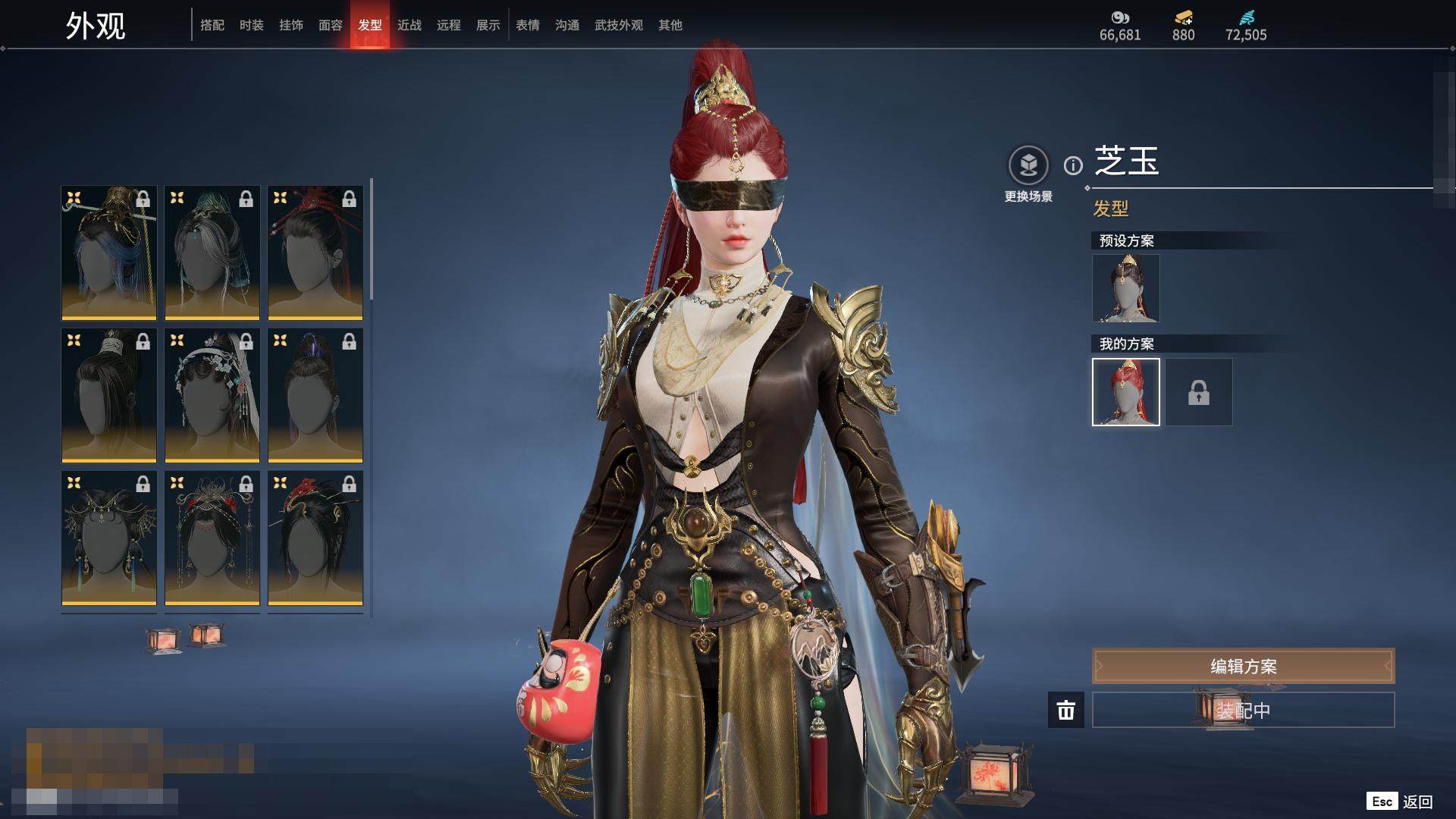The image size is (1456, 819).
Task: Choose the hairstyle with spiderweb gold headdress
Action: pos(109,538)
